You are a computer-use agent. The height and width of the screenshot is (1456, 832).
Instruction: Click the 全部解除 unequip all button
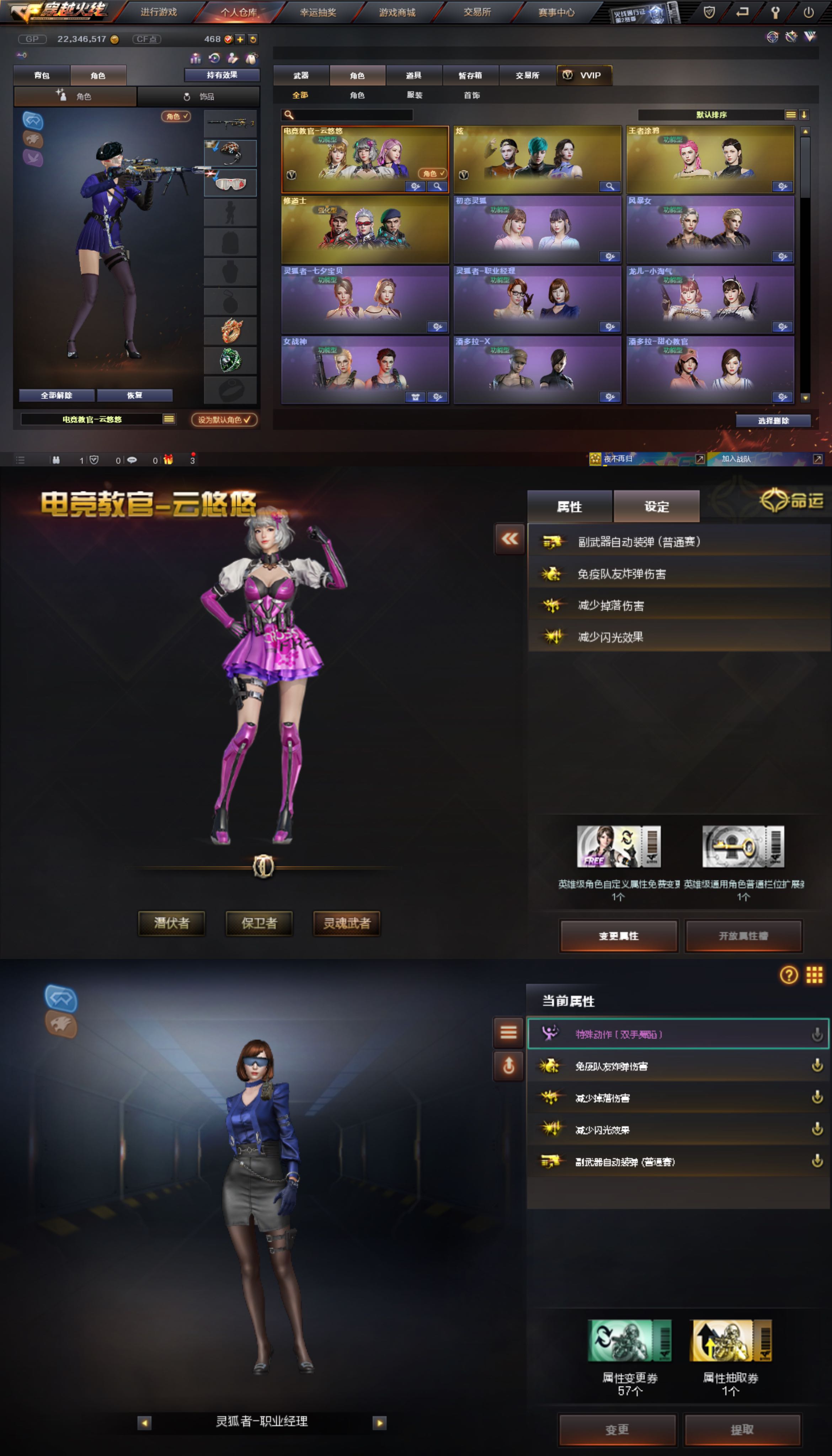pos(57,395)
